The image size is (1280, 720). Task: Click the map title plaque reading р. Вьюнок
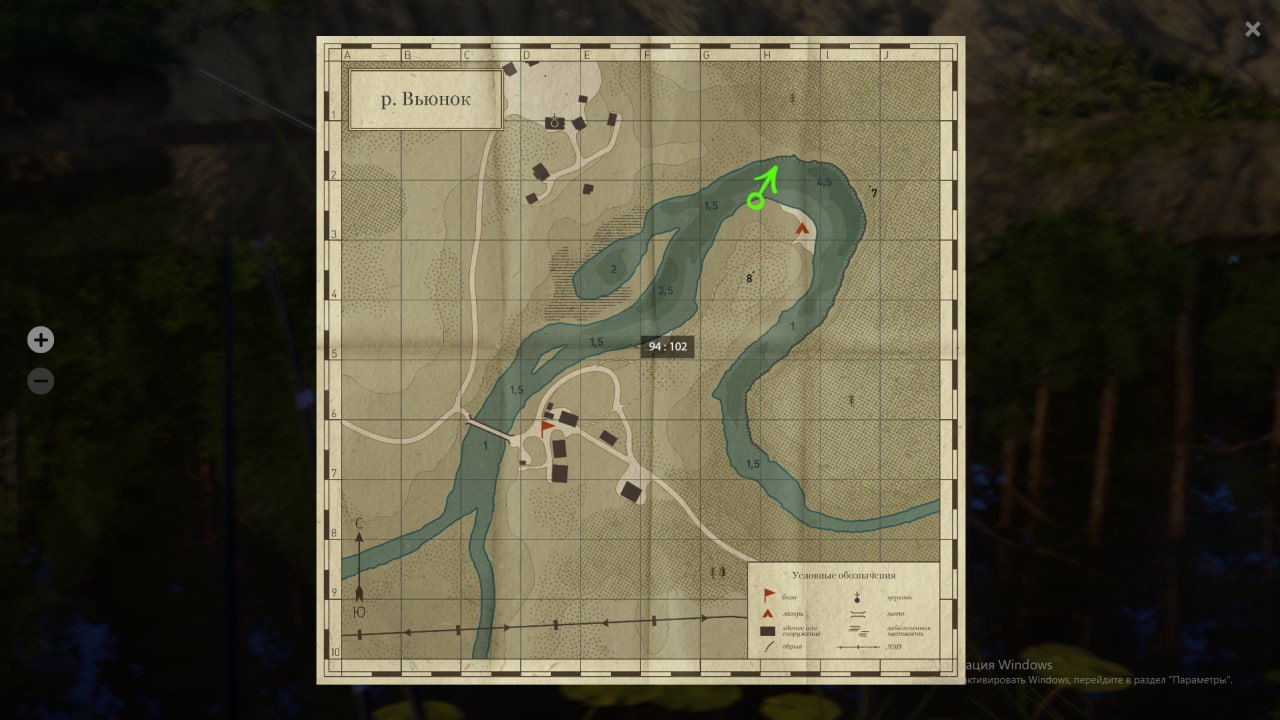coord(425,98)
